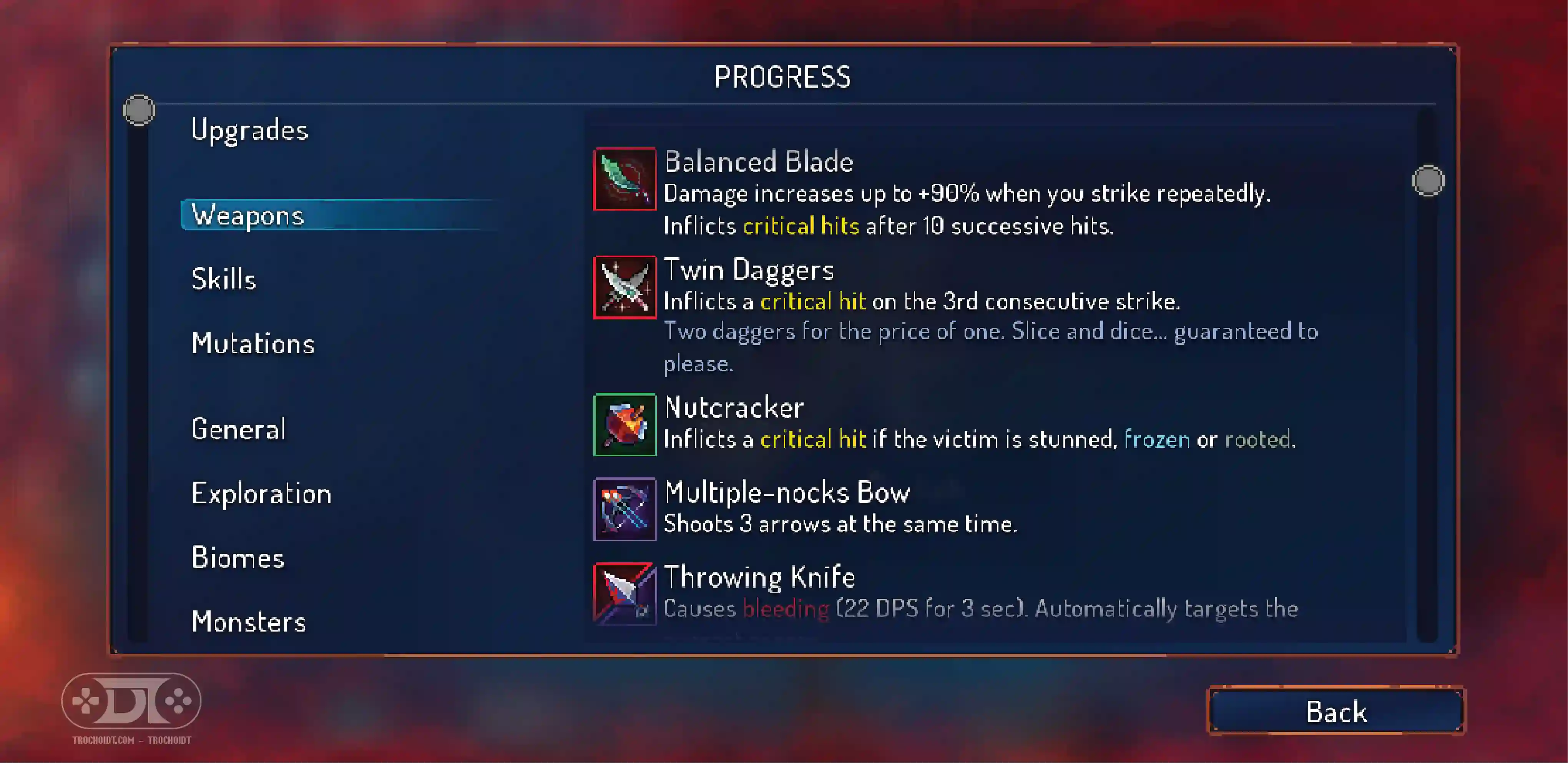
Task: Open the Upgrades category
Action: tap(249, 130)
